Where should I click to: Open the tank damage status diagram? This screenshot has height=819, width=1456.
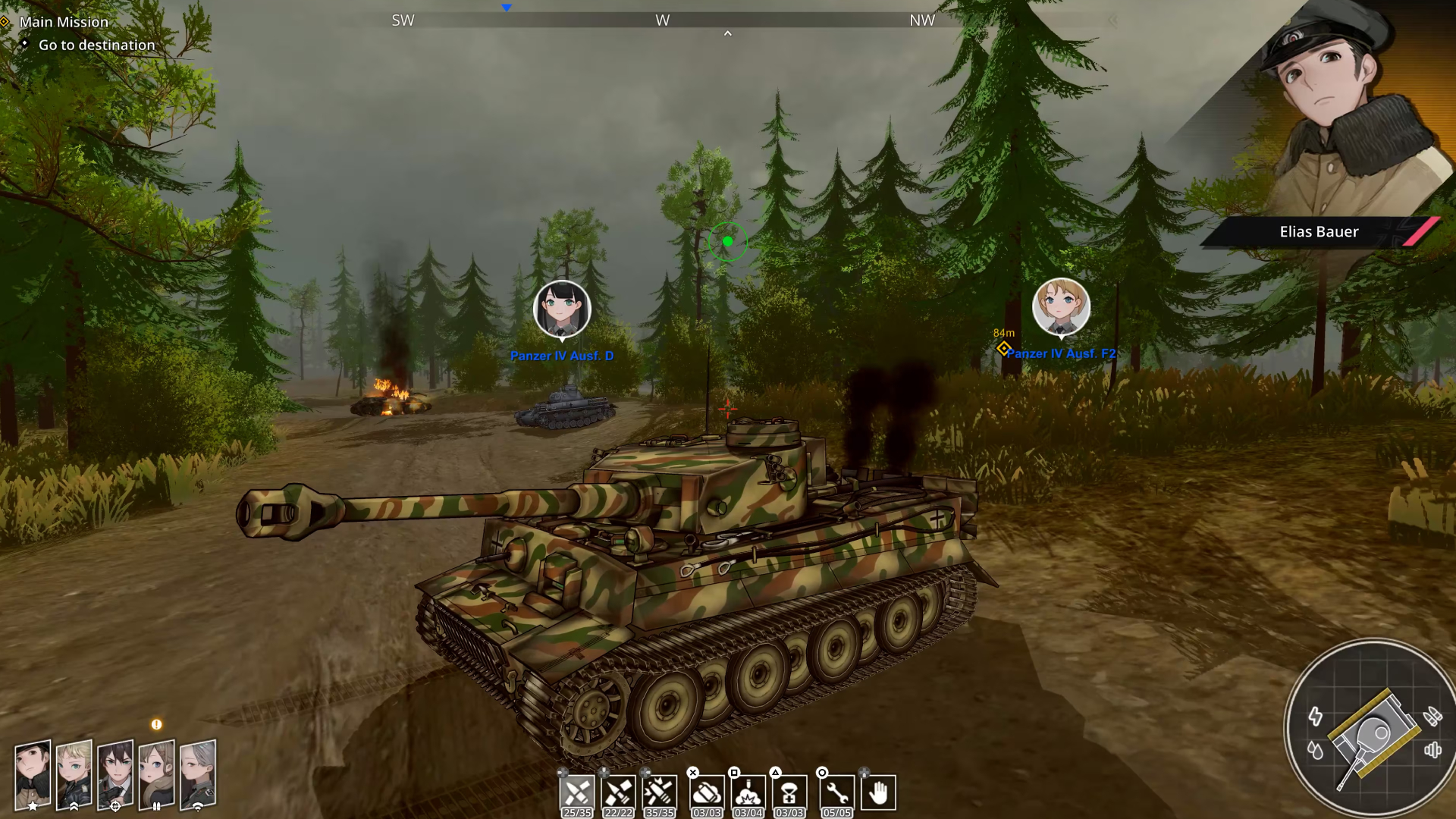pos(1373,732)
